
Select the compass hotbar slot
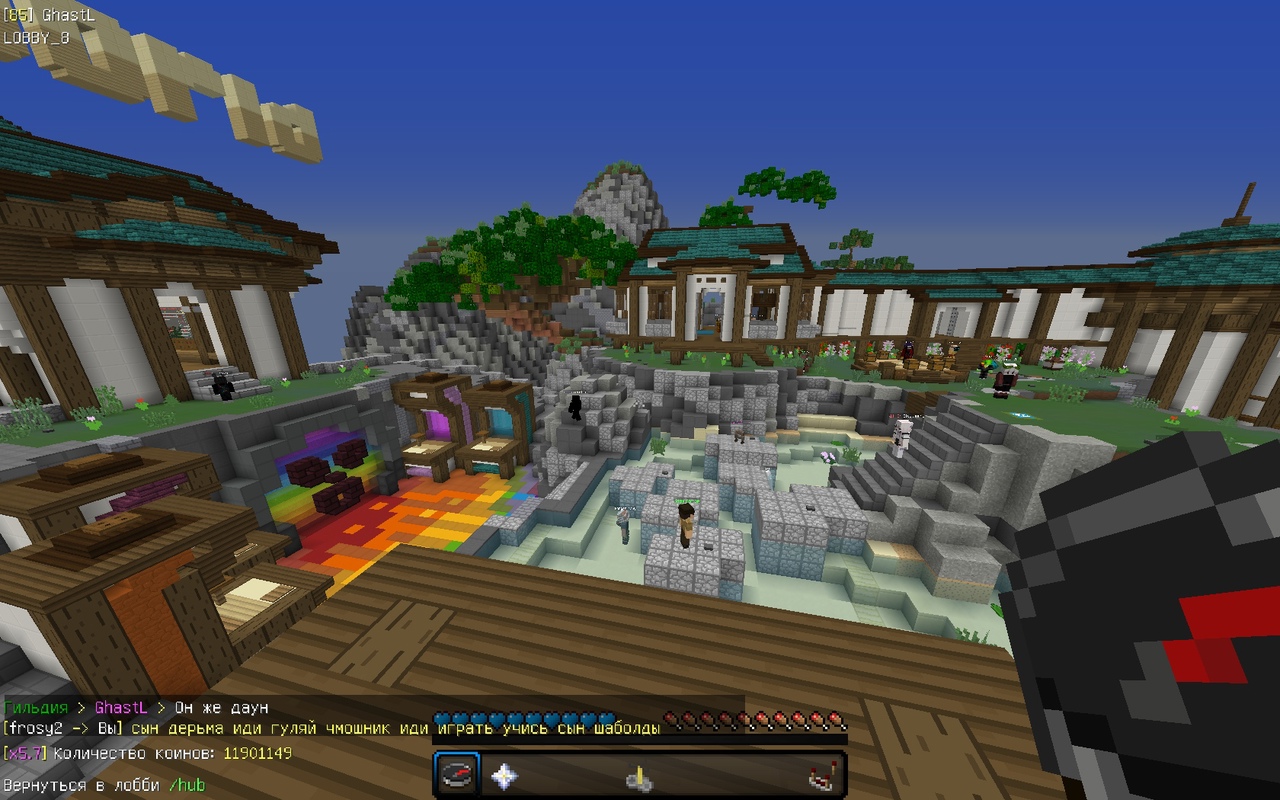click(x=458, y=775)
